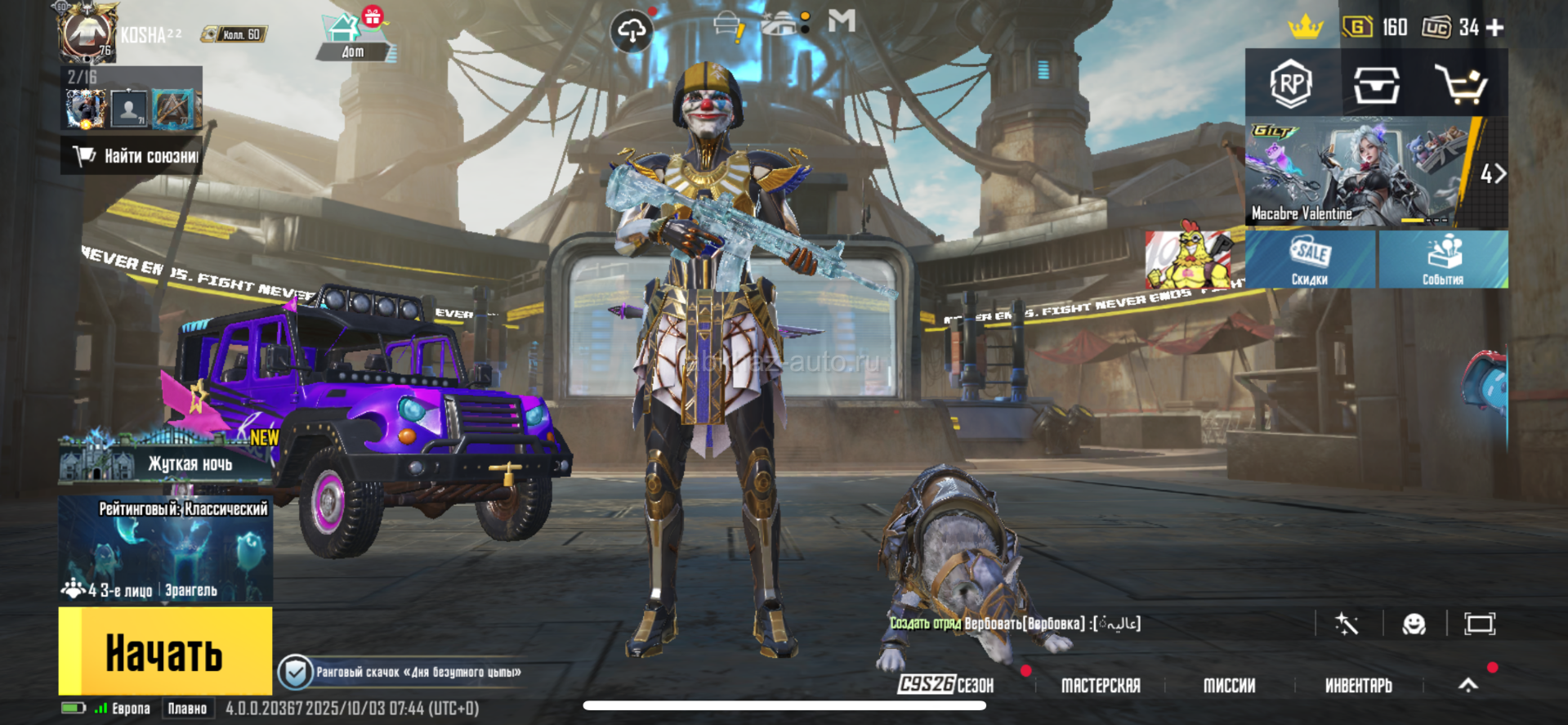This screenshot has width=1568, height=725.
Task: Open the События events panel
Action: [1443, 260]
